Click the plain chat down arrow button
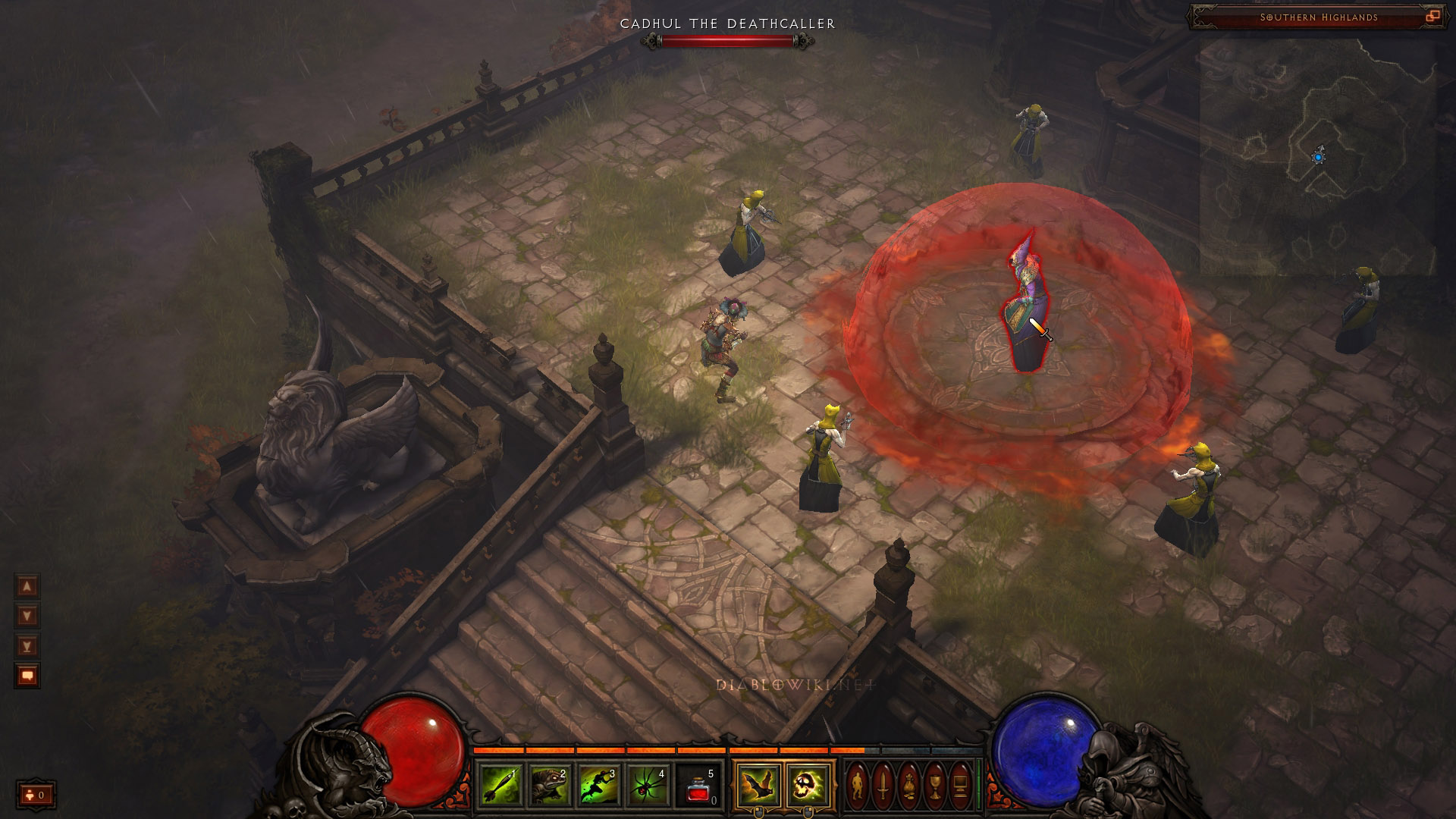 click(27, 616)
